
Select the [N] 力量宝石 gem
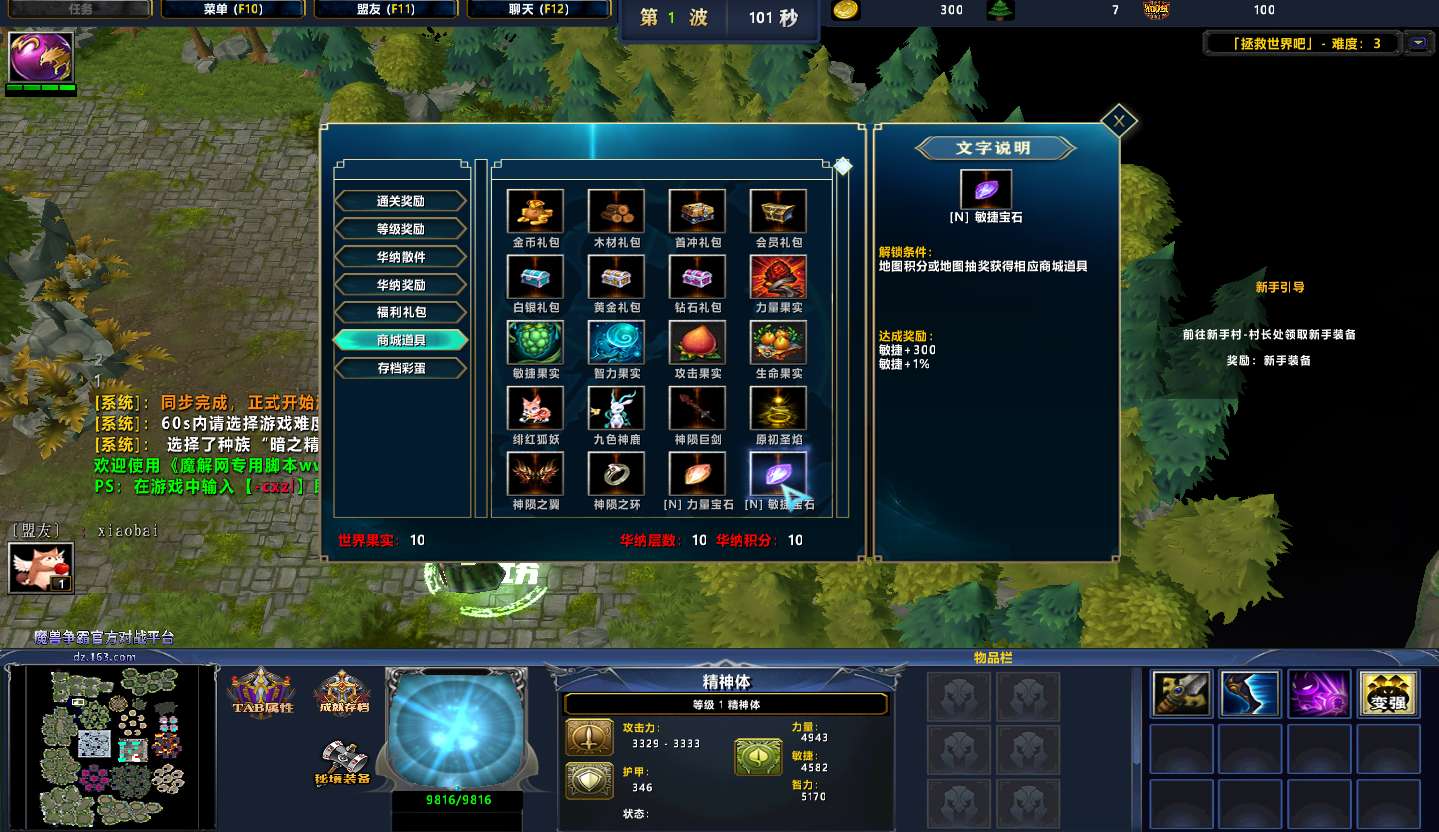(x=697, y=474)
